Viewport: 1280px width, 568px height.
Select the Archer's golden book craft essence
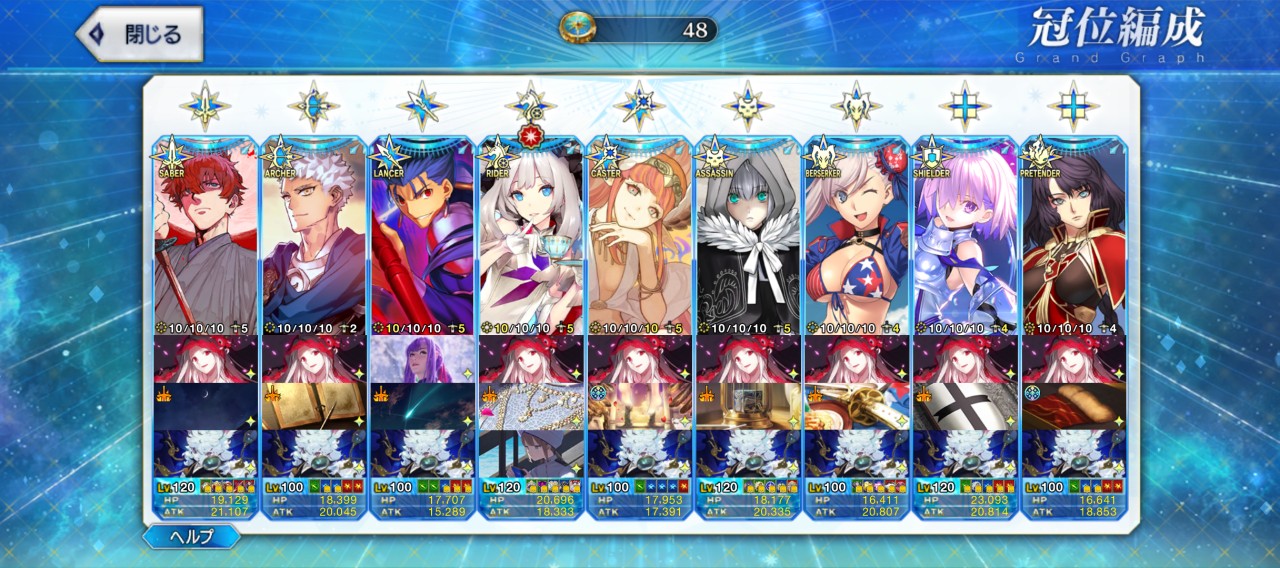(313, 406)
